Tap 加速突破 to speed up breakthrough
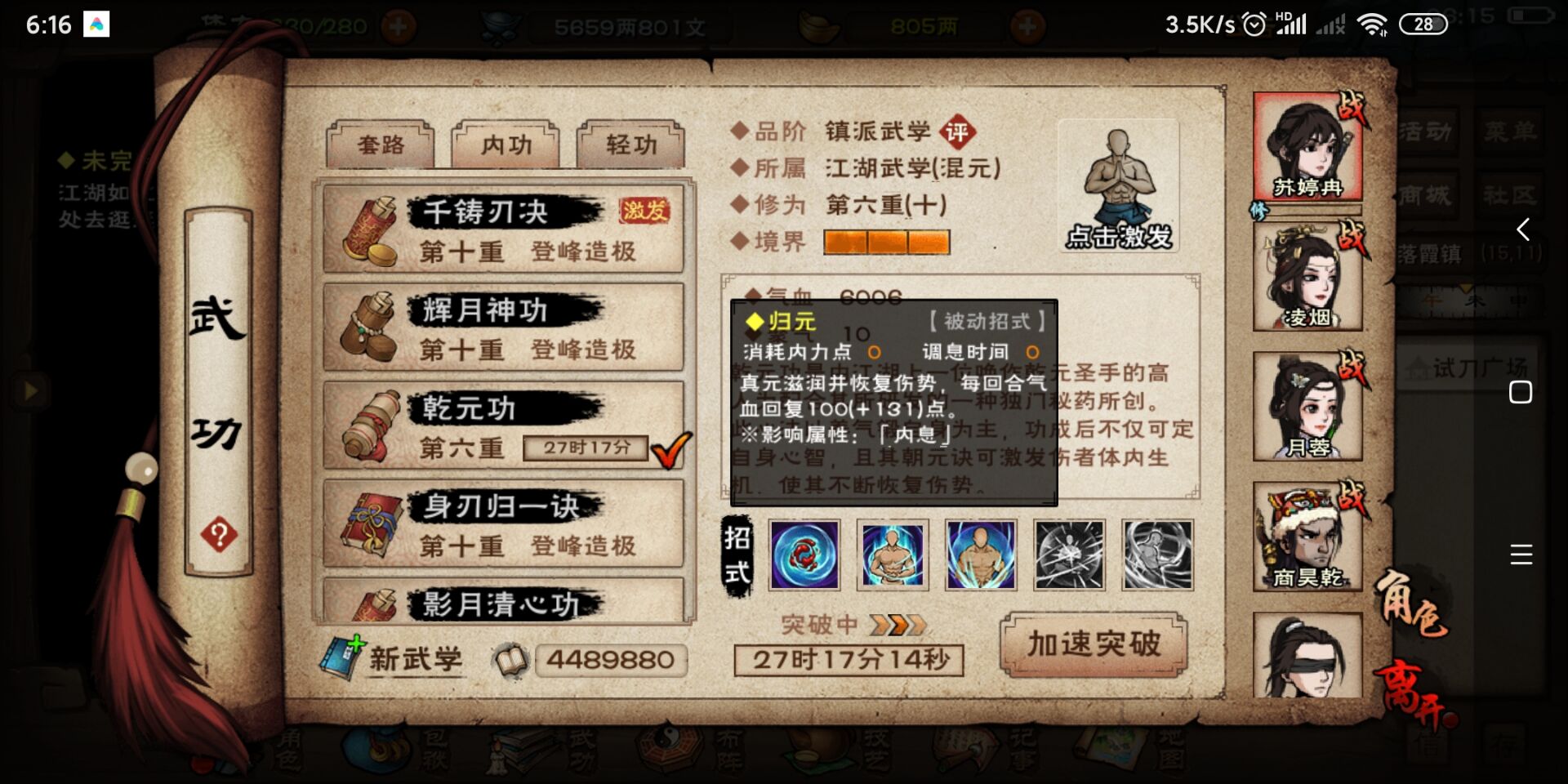Image resolution: width=1568 pixels, height=784 pixels. [1094, 644]
